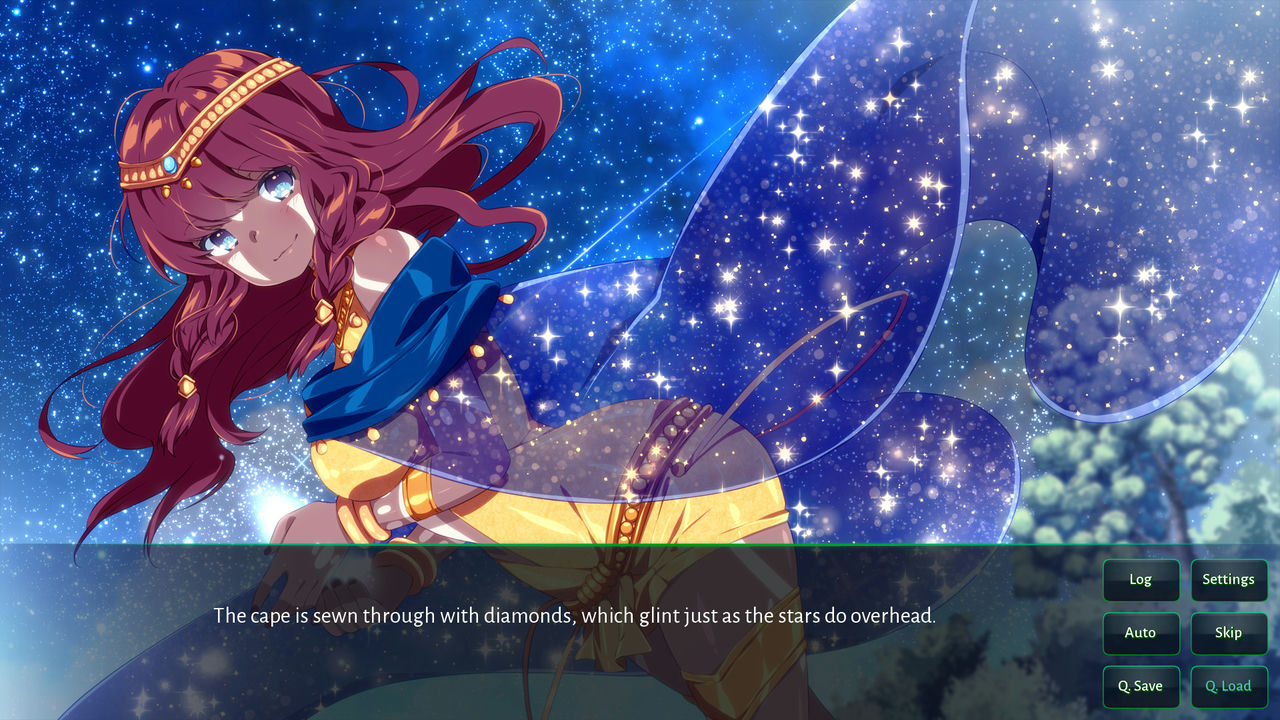
Task: Activate Skip mode to fast-forward text
Action: coord(1229,633)
